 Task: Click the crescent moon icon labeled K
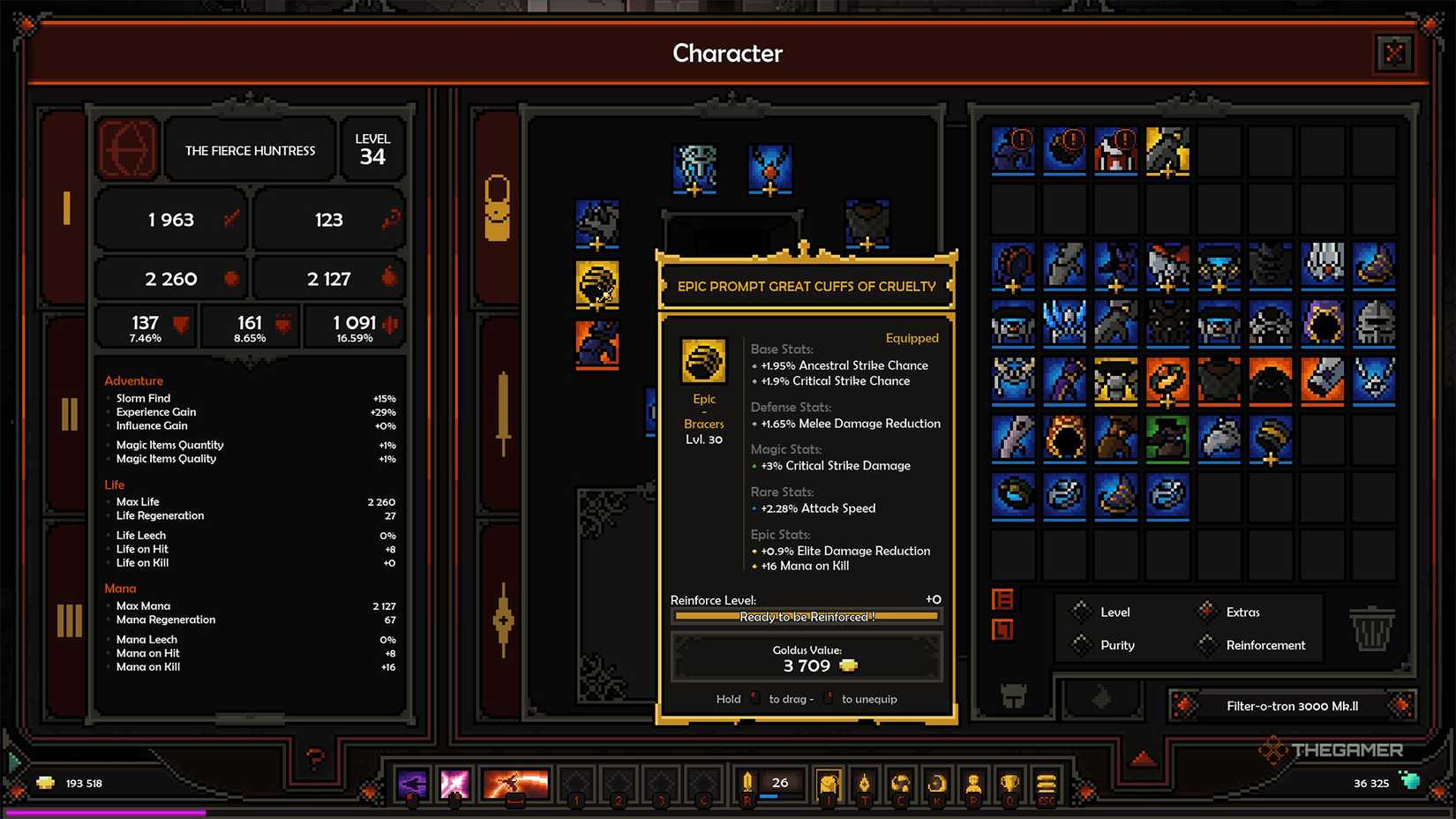pyautogui.click(x=938, y=783)
